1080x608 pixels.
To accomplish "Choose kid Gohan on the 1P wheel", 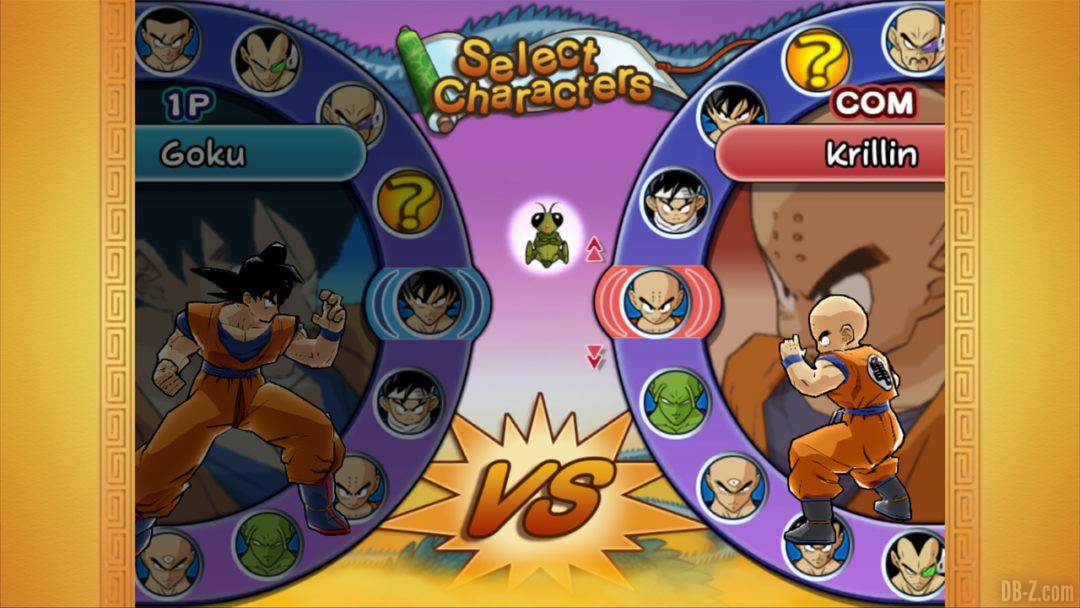I will coord(408,401).
